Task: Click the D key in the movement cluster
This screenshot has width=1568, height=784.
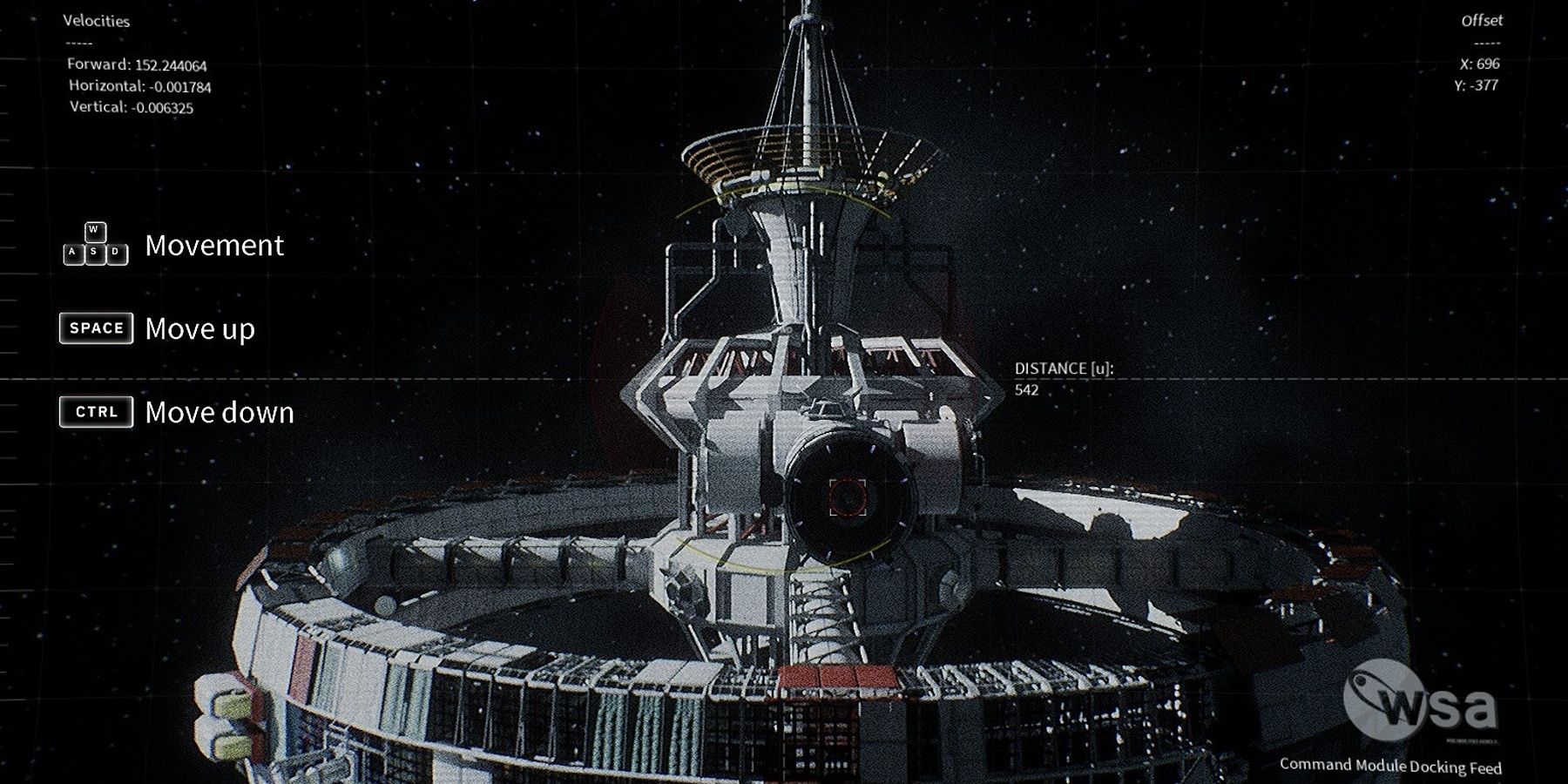Action: (114, 253)
